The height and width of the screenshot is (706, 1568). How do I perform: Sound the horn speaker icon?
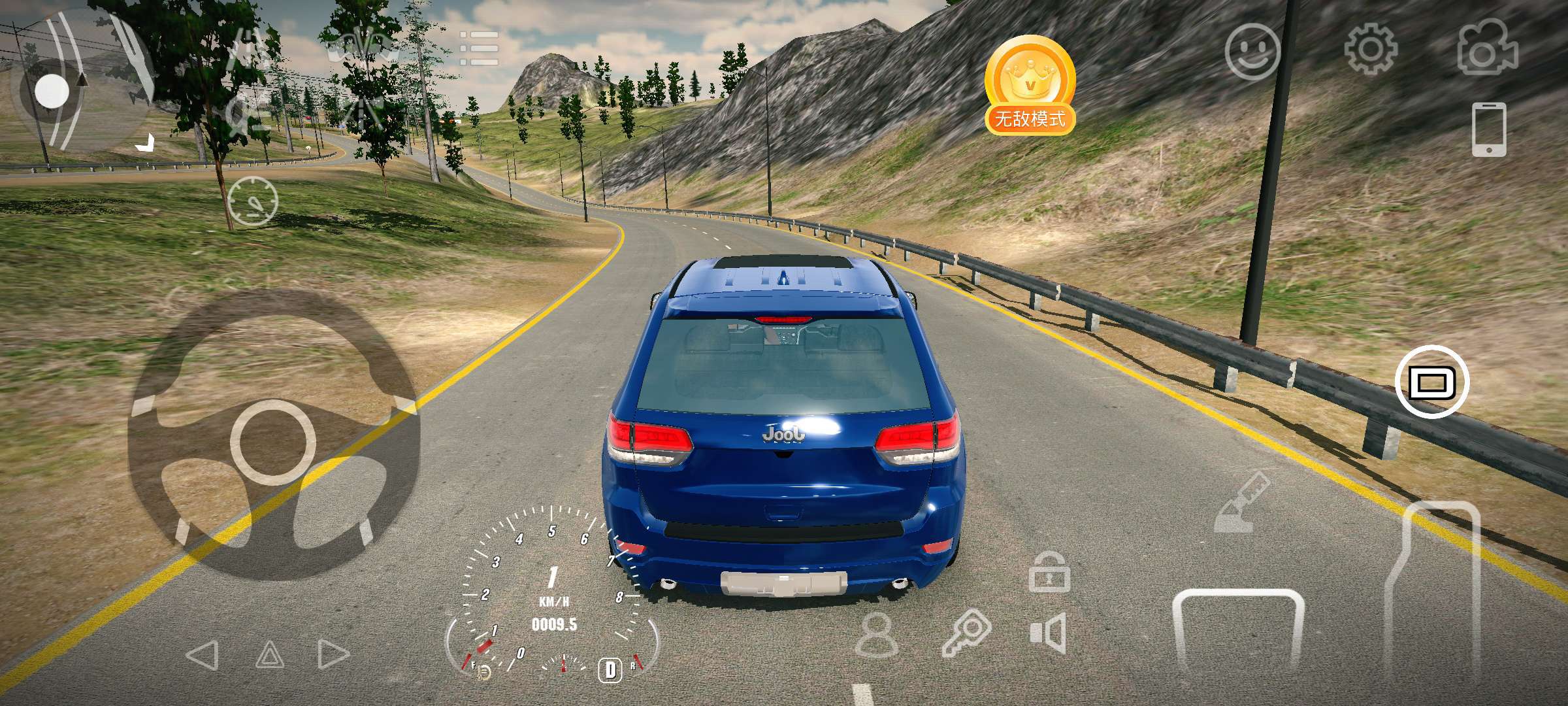(1048, 633)
